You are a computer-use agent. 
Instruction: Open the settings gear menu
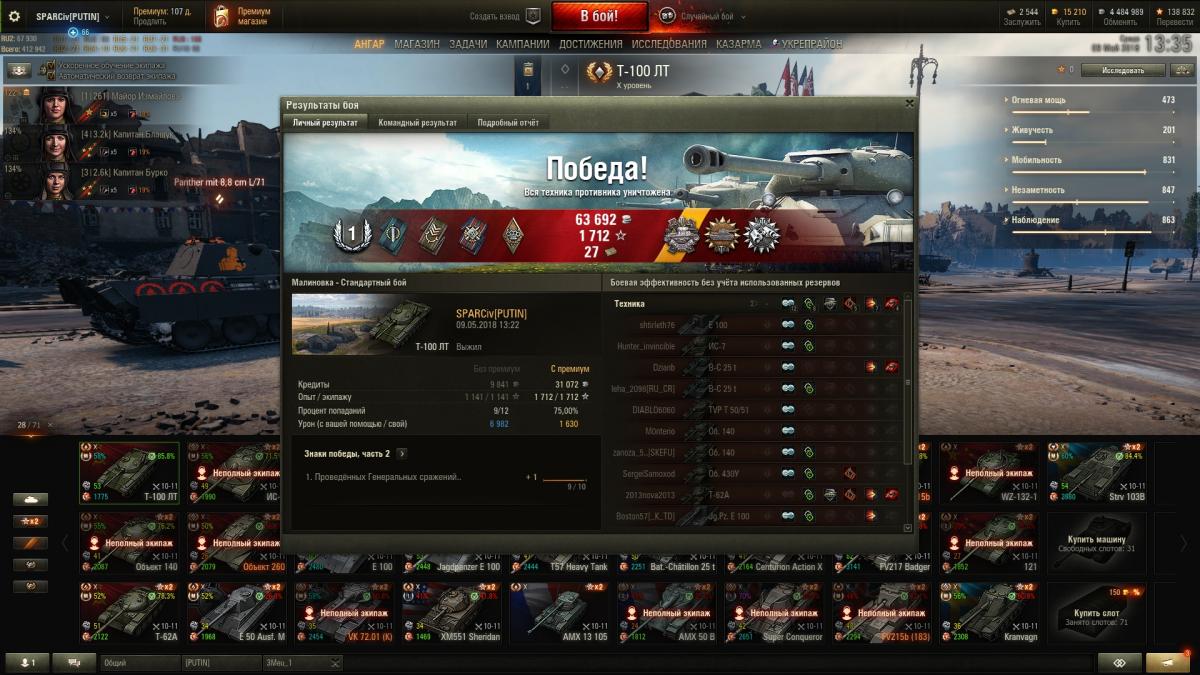15,16
